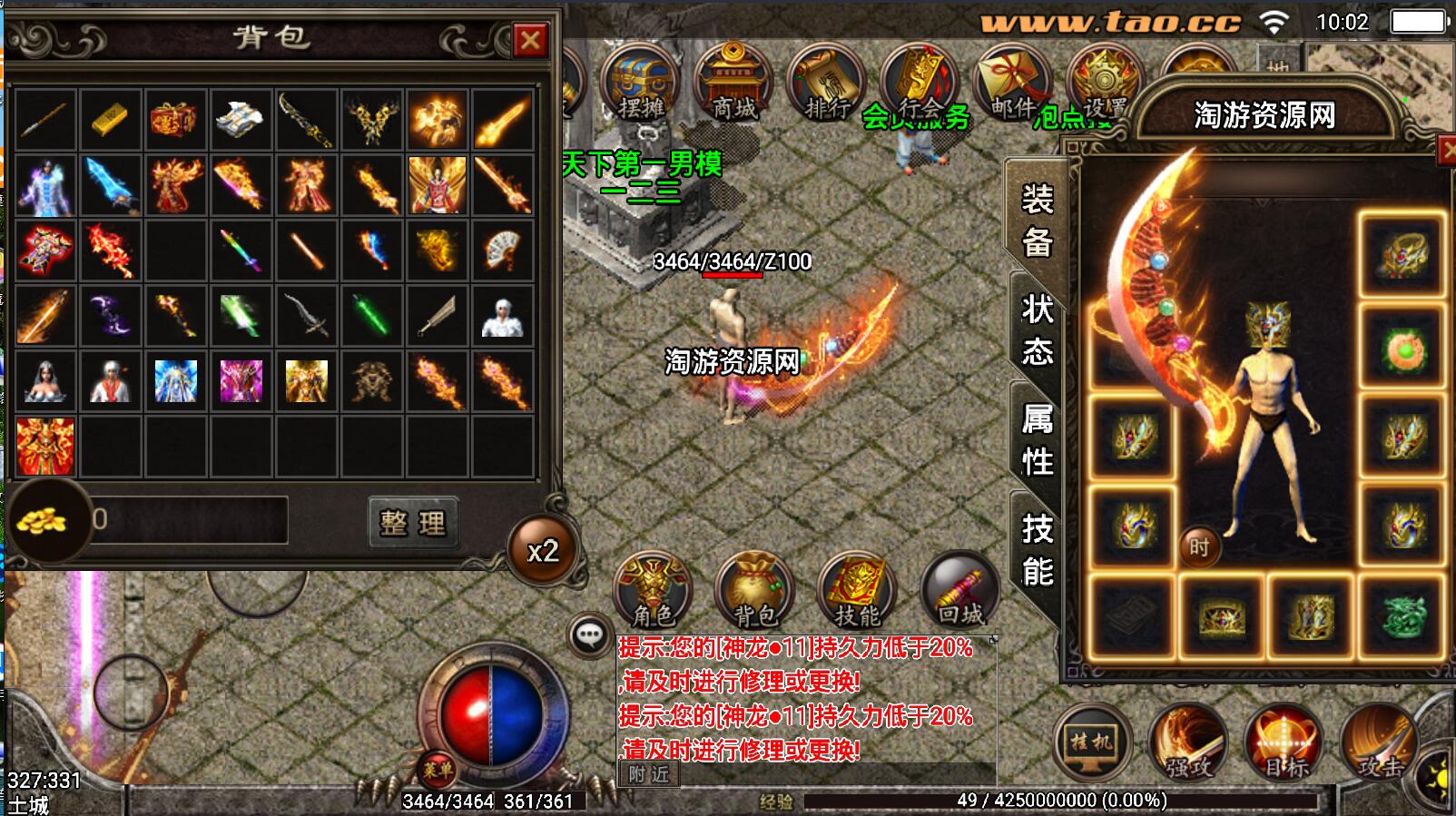Screen dimensions: 1456x816
Task: Switch to the 状态 status tab
Action: [x=1038, y=329]
